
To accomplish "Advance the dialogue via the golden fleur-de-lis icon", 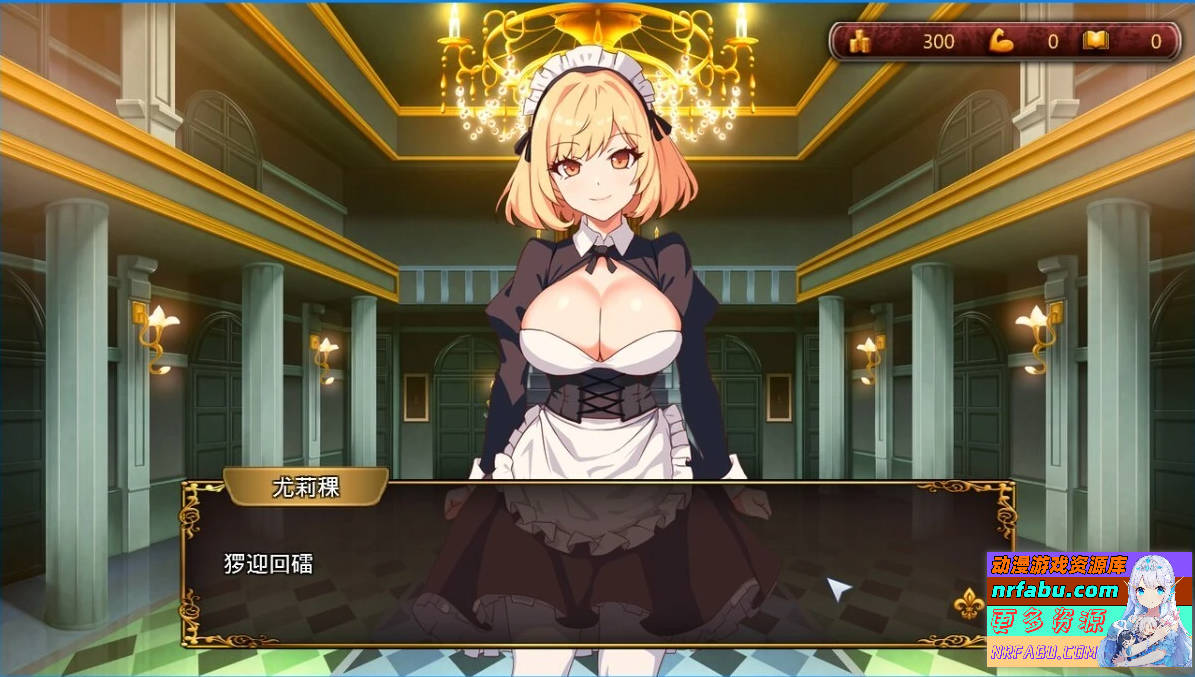I will click(966, 603).
